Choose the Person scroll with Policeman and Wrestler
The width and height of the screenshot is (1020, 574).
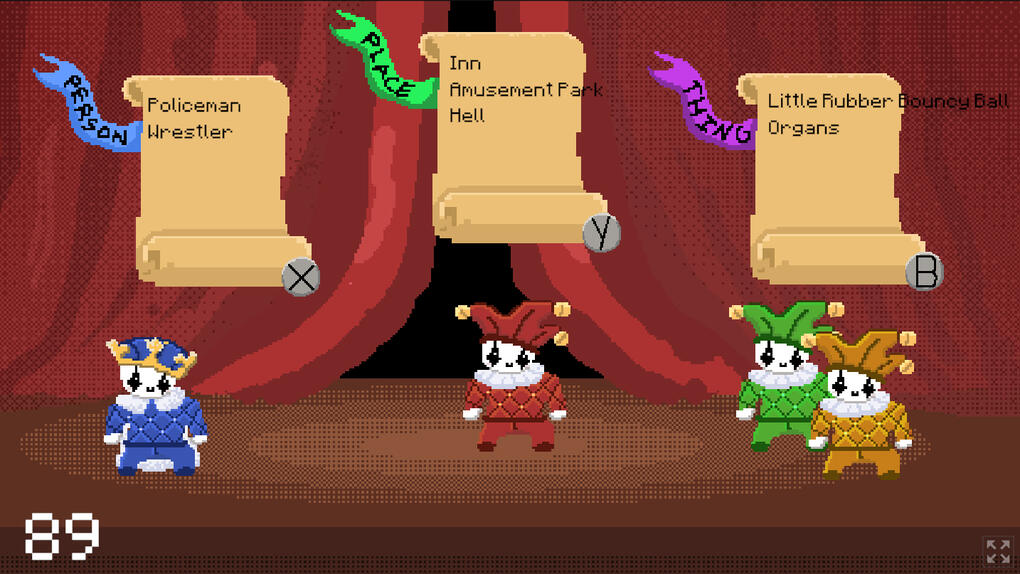[x=215, y=175]
